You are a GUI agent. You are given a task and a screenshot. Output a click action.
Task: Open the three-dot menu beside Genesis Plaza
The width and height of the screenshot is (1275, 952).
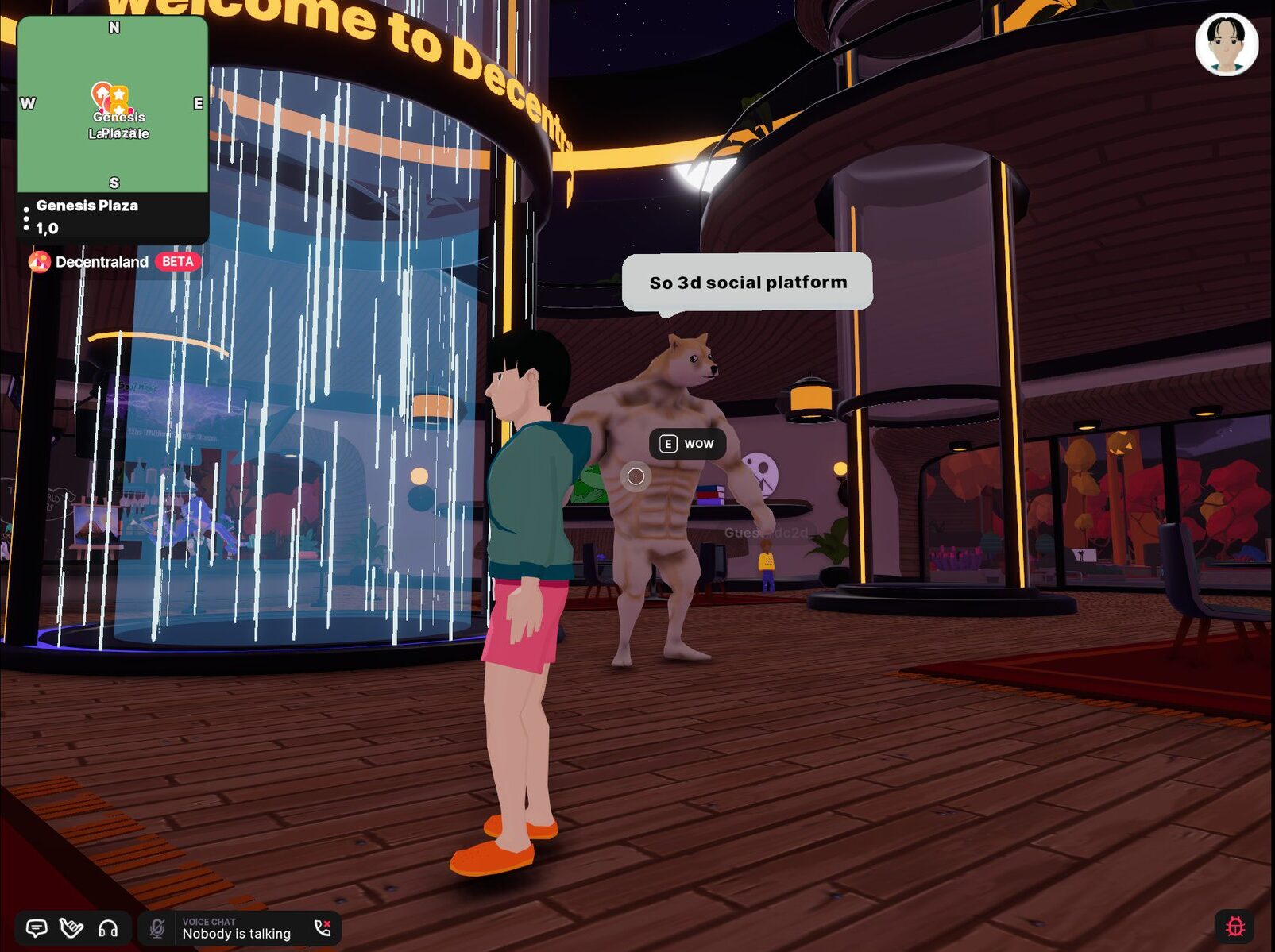point(26,218)
